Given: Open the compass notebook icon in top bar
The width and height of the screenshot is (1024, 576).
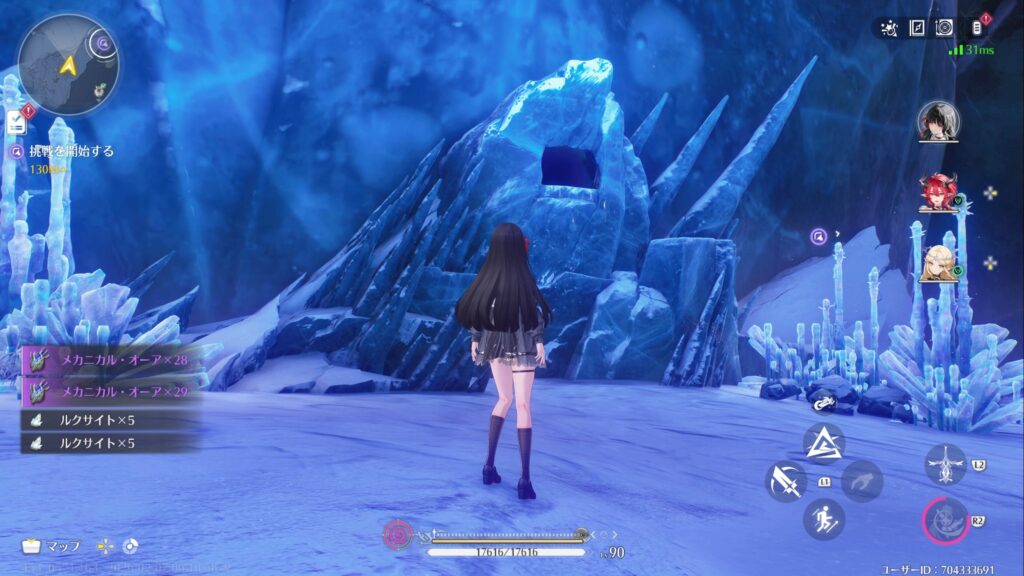Looking at the screenshot, I should click(916, 29).
